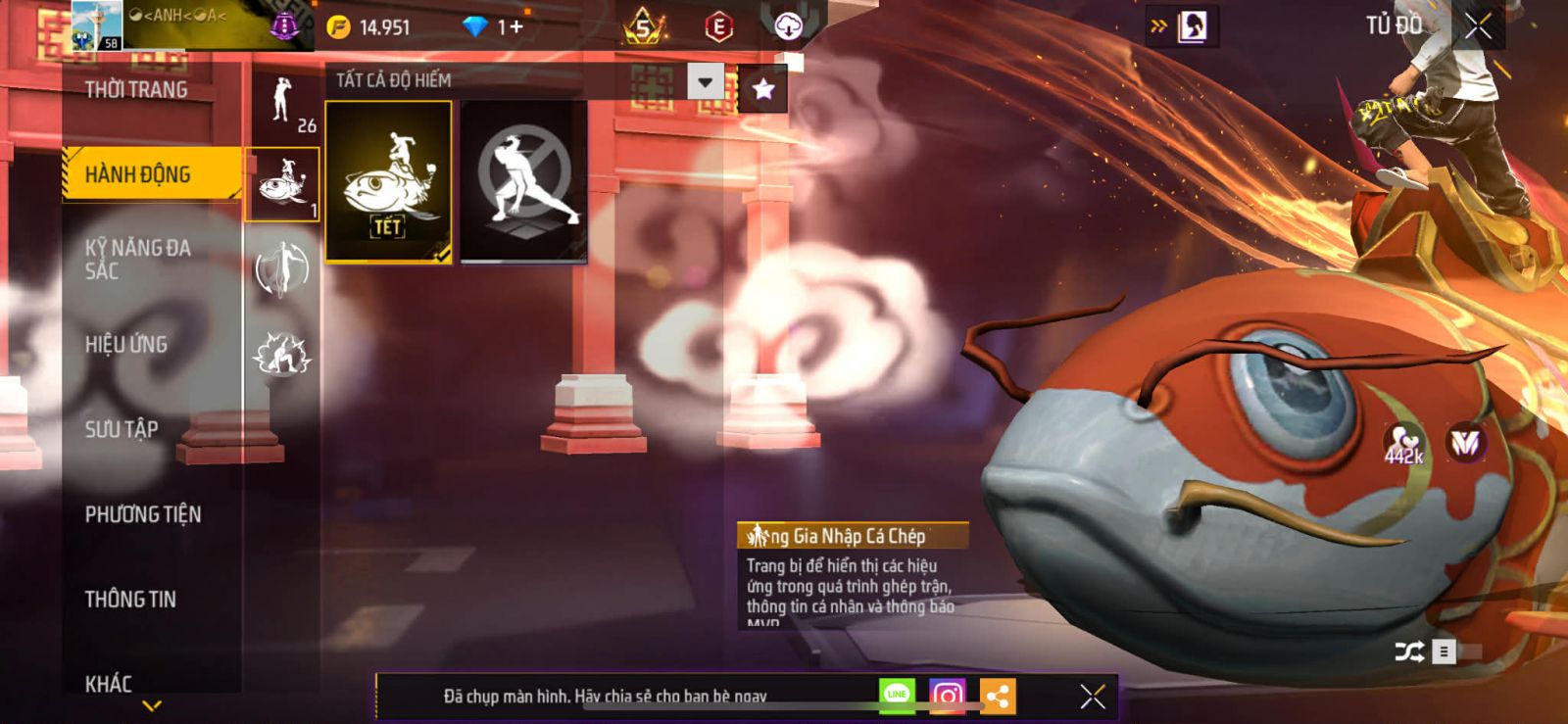Tap the orange share icon
1568x724 pixels.
click(x=998, y=697)
